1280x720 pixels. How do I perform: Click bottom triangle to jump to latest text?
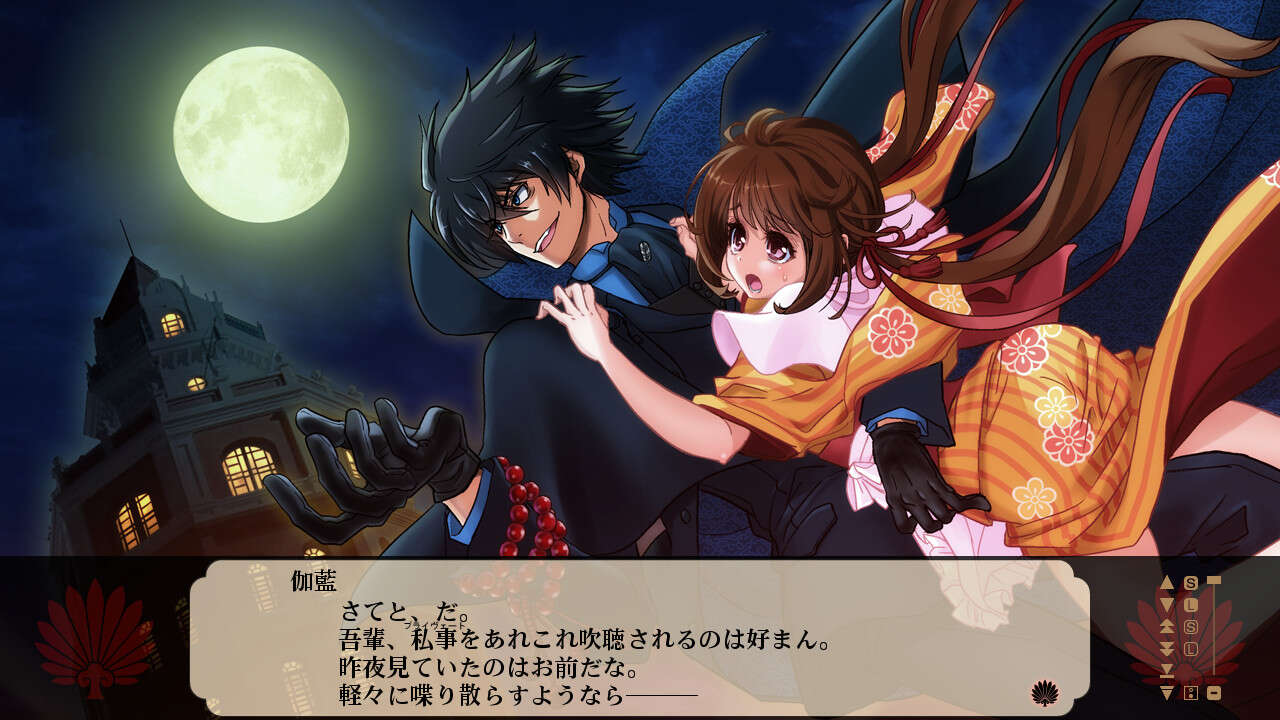[1167, 692]
